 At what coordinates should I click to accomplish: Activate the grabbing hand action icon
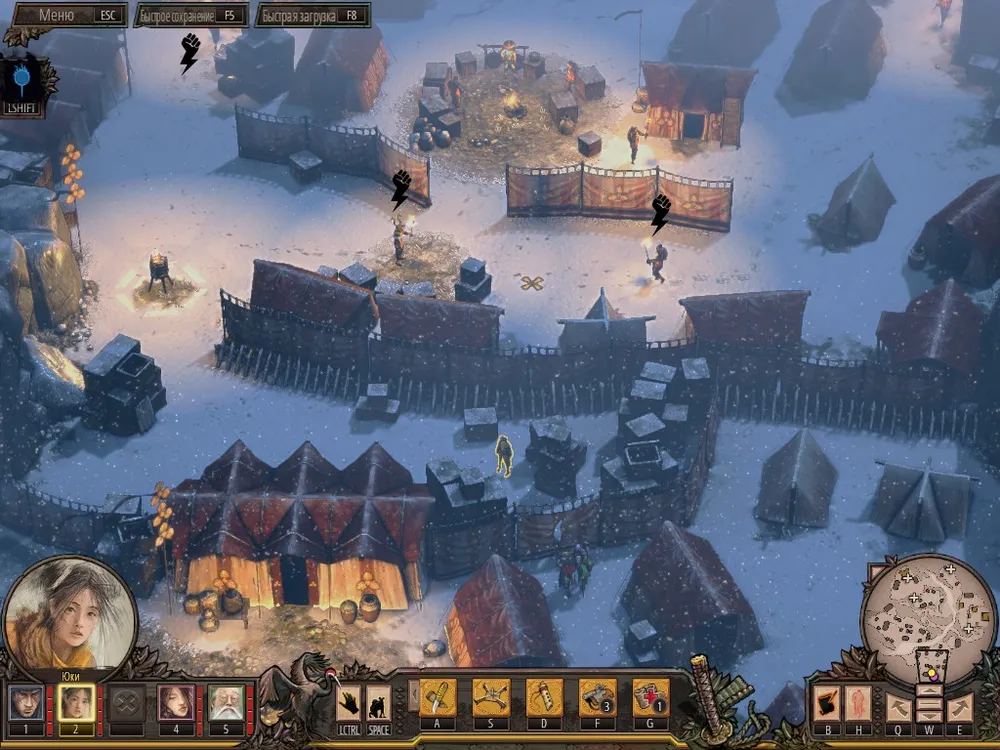tap(348, 701)
